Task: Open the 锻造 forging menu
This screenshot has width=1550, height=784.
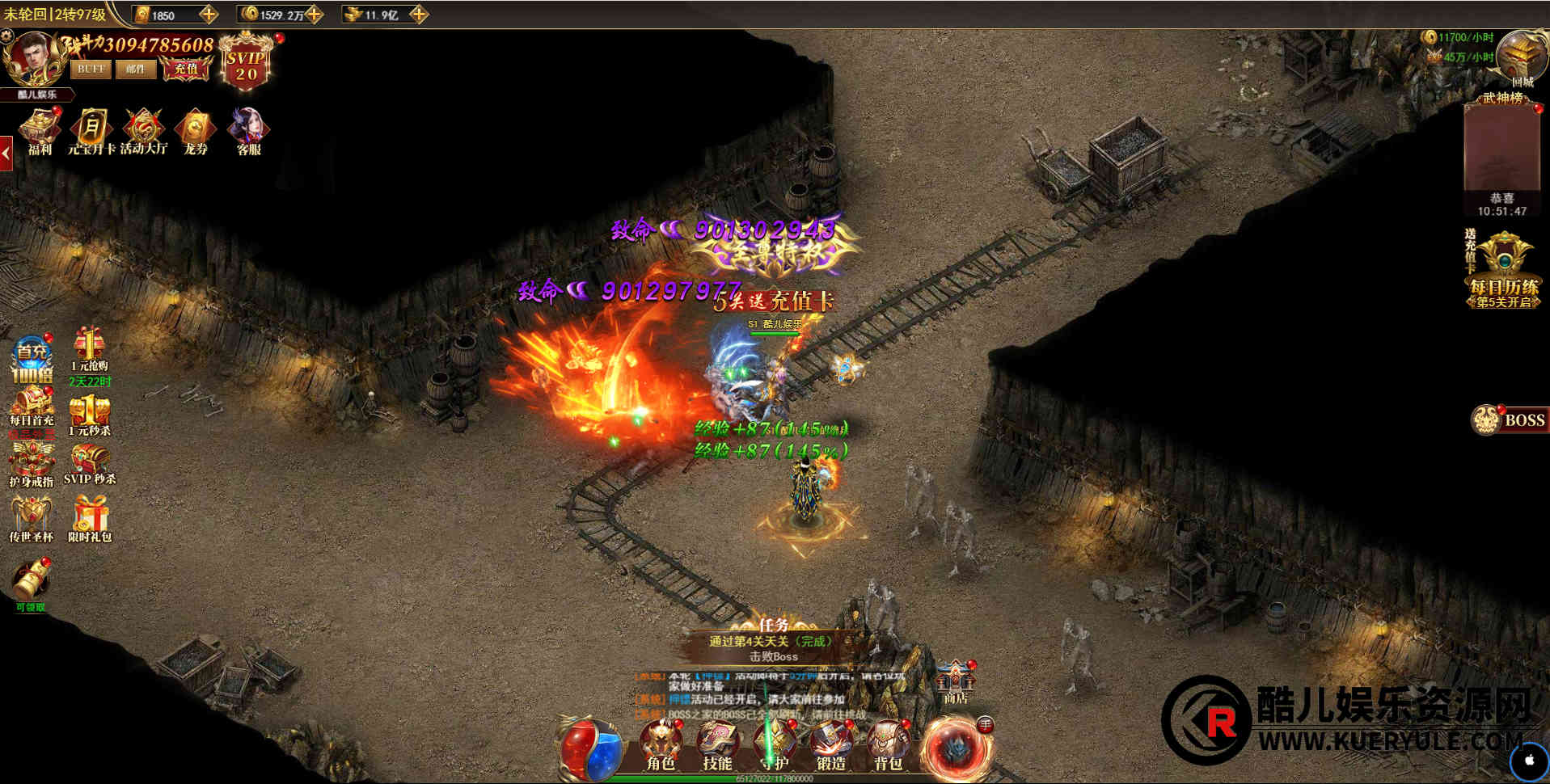Action: (830, 745)
